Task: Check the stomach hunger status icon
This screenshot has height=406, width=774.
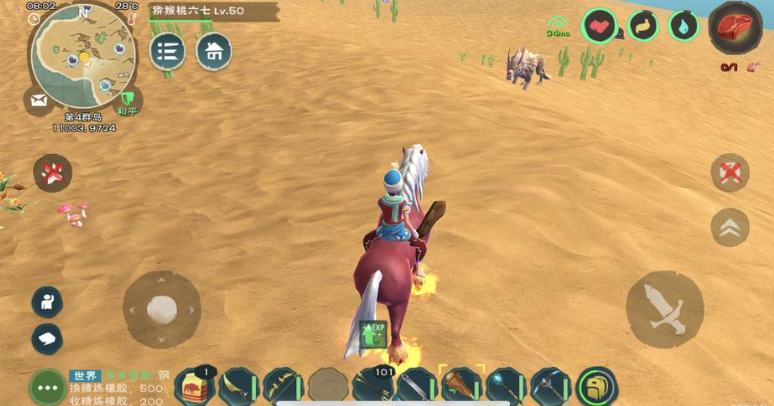Action: [x=643, y=25]
